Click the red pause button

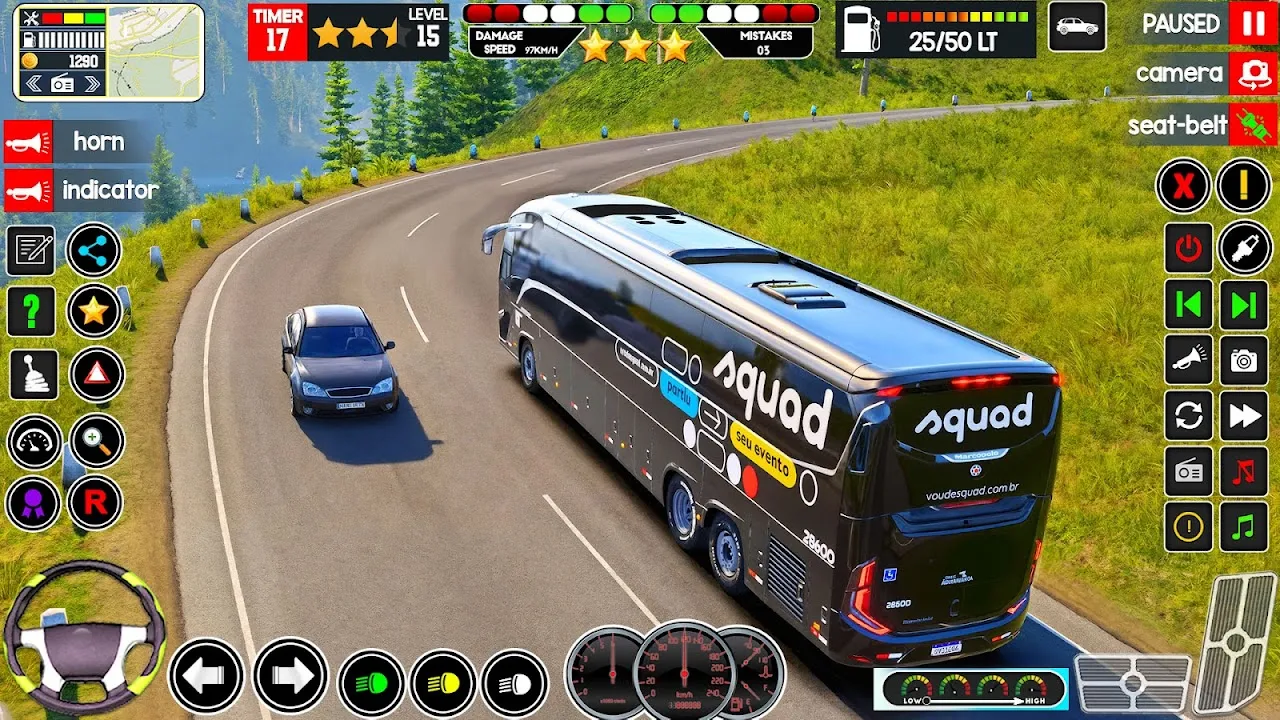1253,23
